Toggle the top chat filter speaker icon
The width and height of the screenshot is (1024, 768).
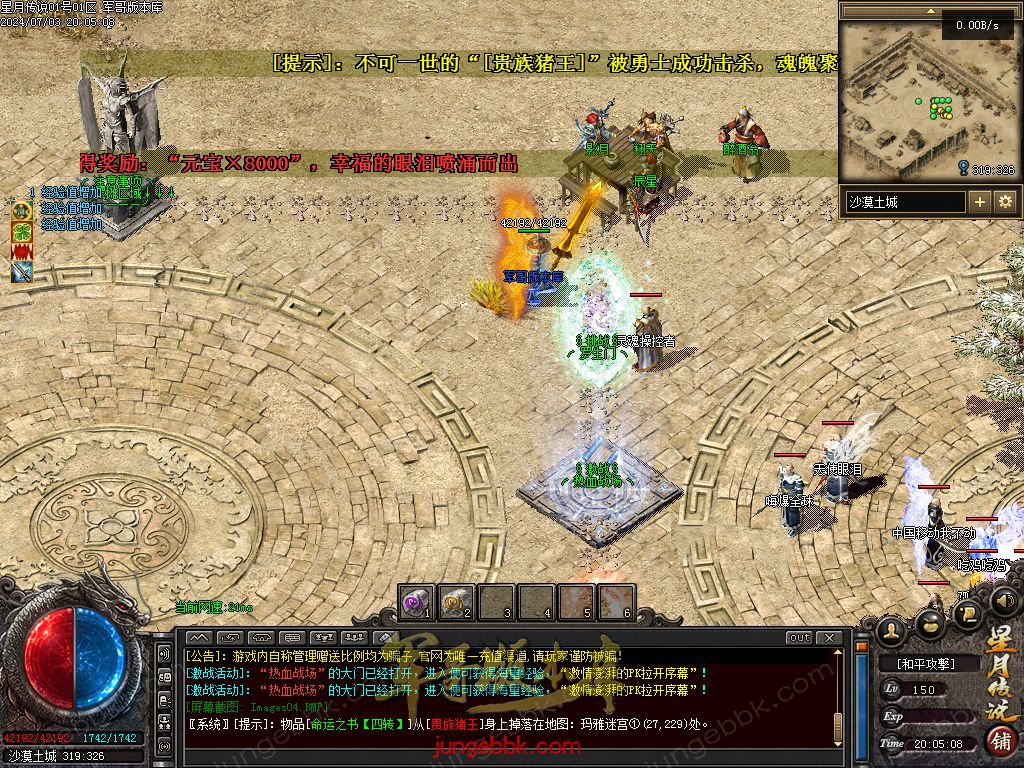click(165, 654)
